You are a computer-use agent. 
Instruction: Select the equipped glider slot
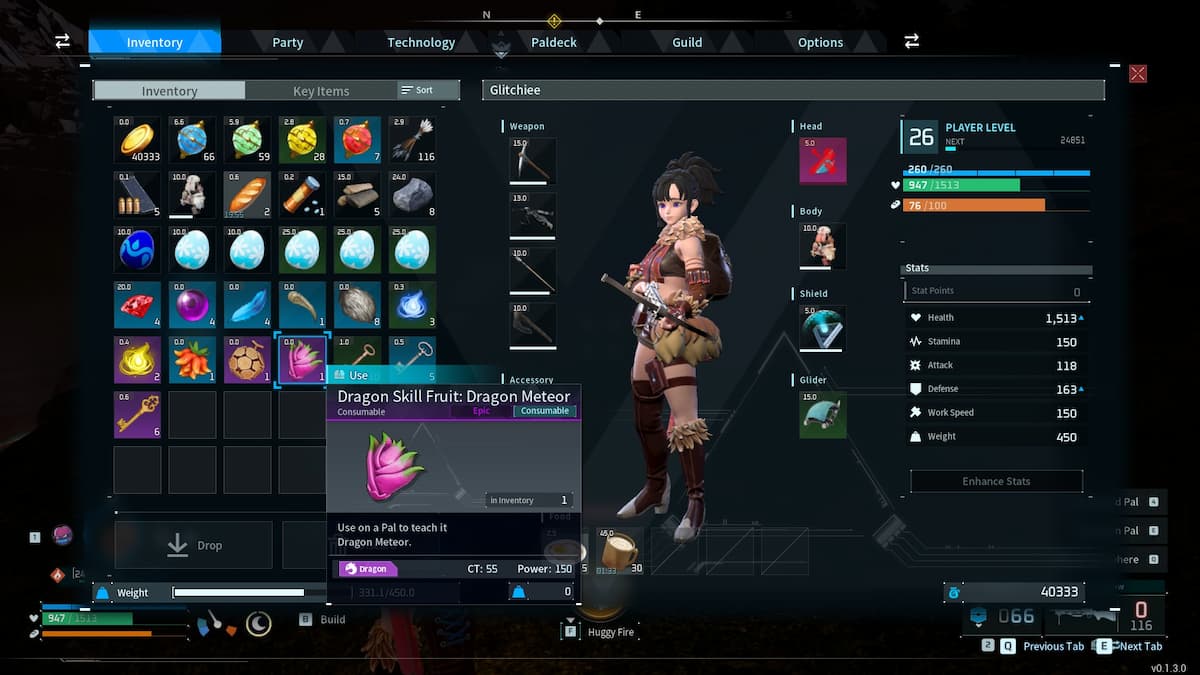pyautogui.click(x=823, y=414)
